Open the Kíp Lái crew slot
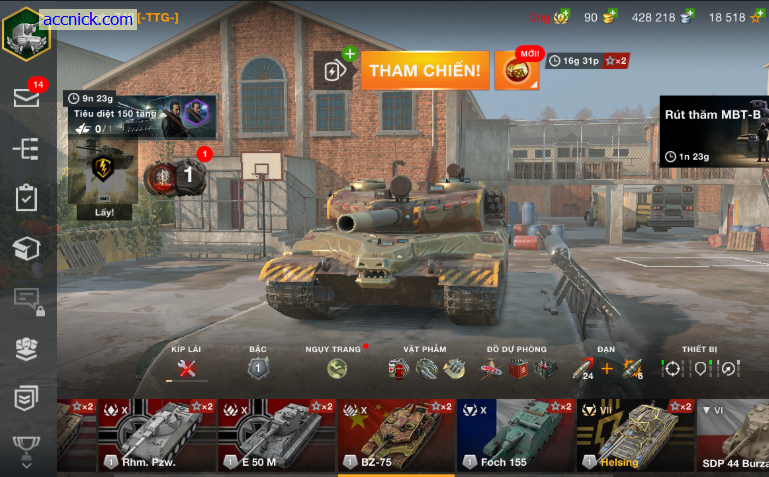The height and width of the screenshot is (477, 769). coord(186,368)
